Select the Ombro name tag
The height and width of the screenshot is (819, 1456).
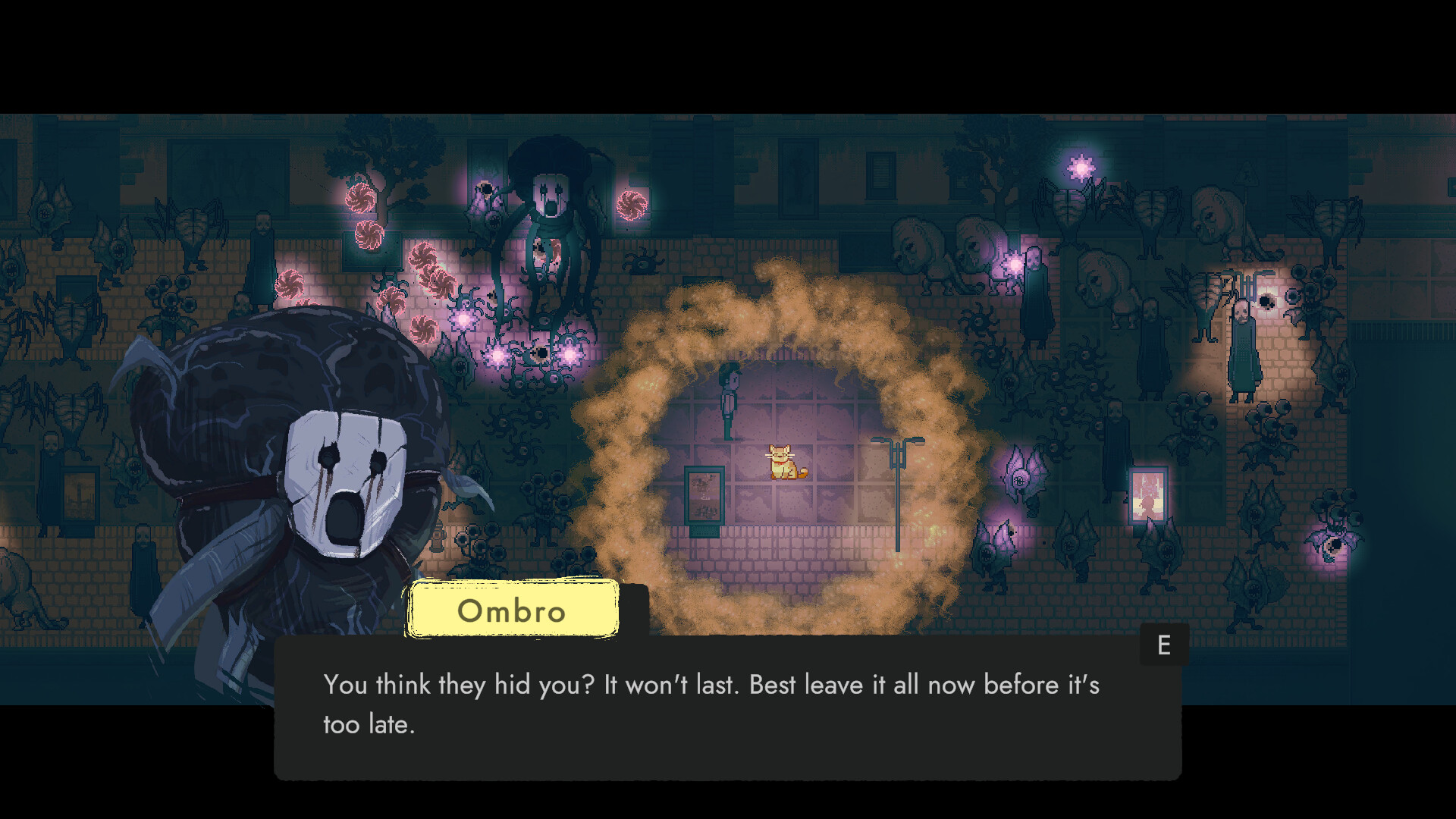tap(513, 610)
